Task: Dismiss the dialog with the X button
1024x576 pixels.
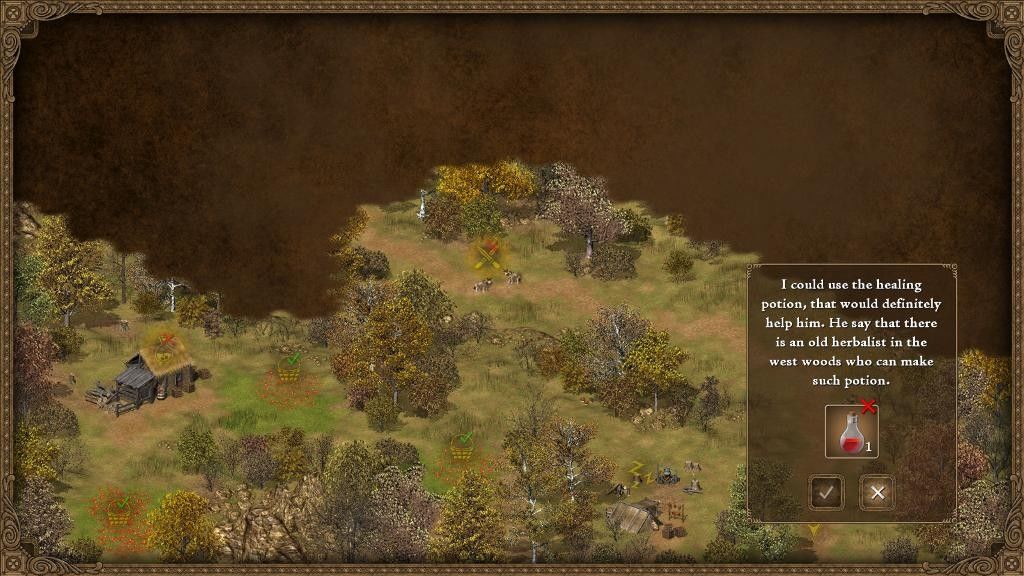Action: coord(877,492)
